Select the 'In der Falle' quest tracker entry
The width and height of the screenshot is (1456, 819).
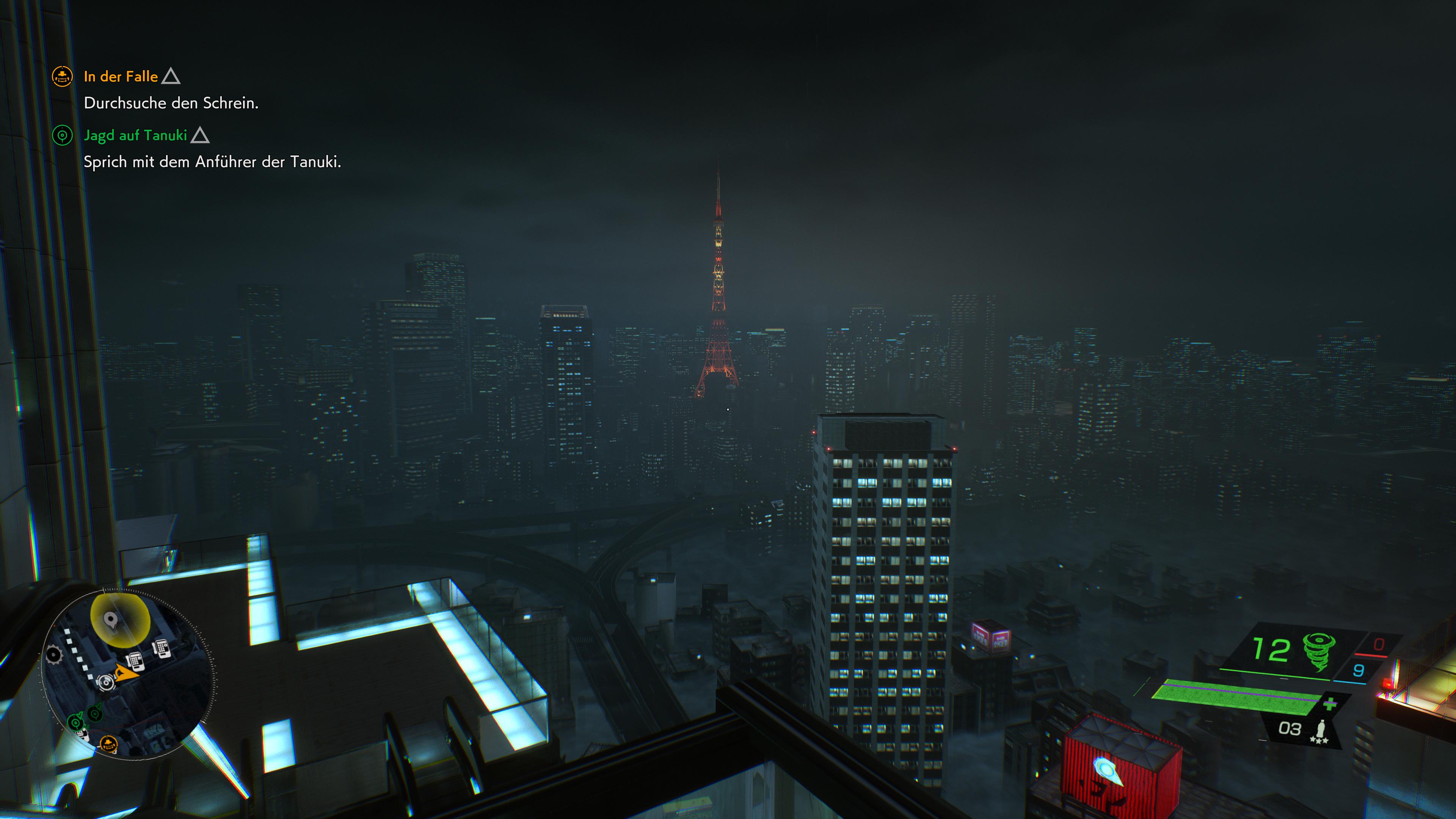tap(121, 76)
